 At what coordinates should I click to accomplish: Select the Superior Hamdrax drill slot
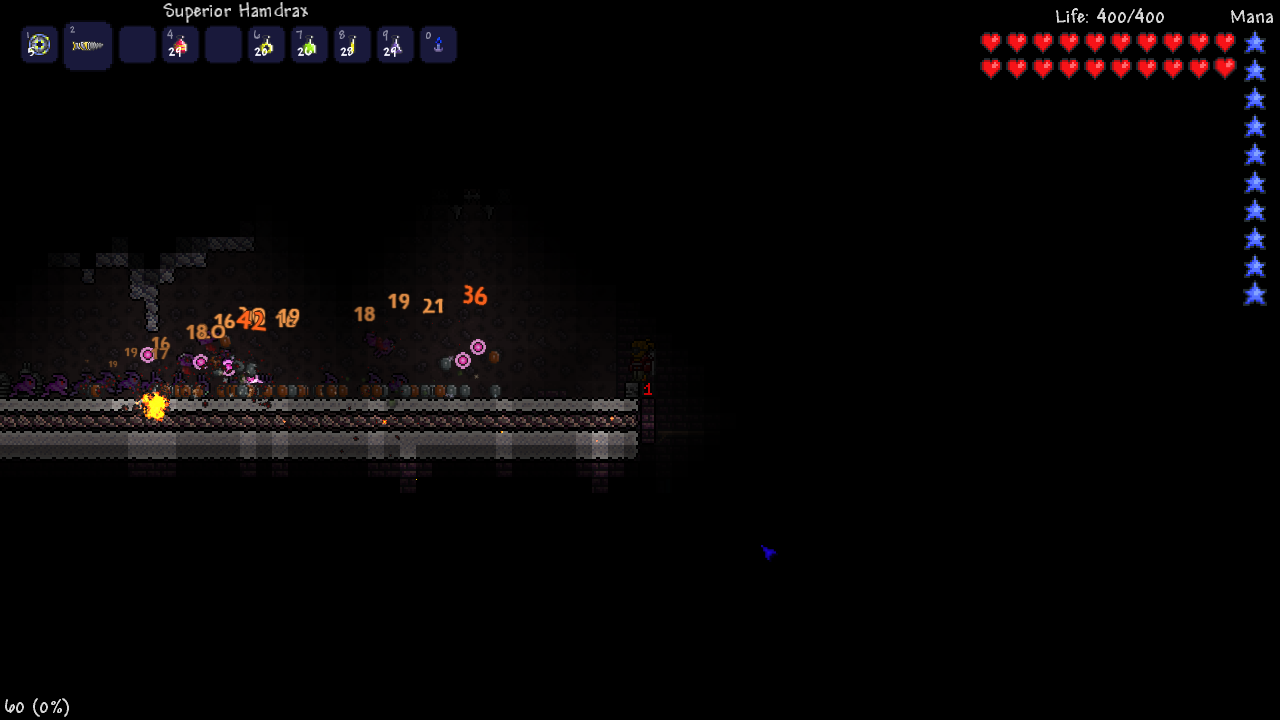(87, 46)
